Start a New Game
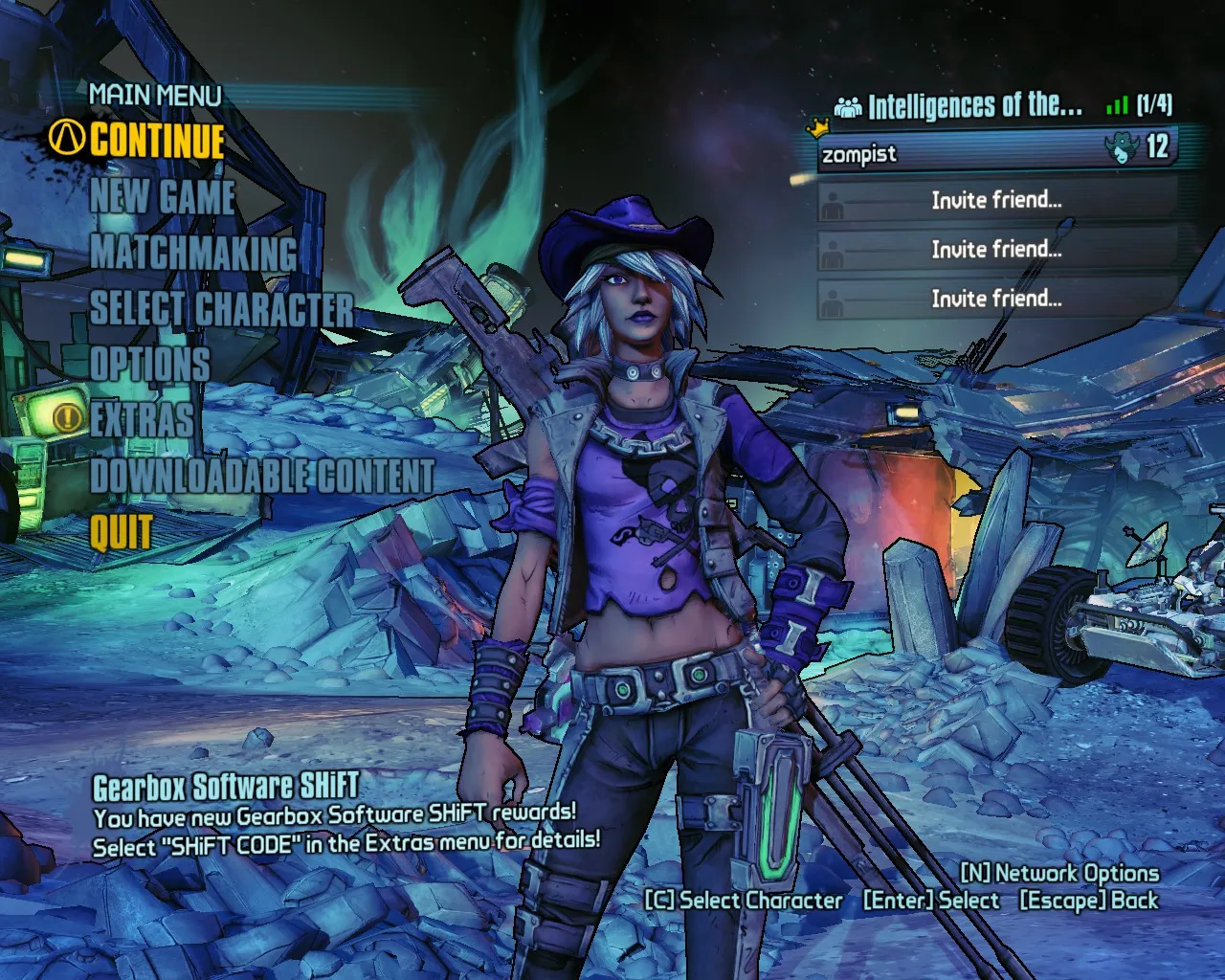The height and width of the screenshot is (980, 1225). (x=163, y=197)
